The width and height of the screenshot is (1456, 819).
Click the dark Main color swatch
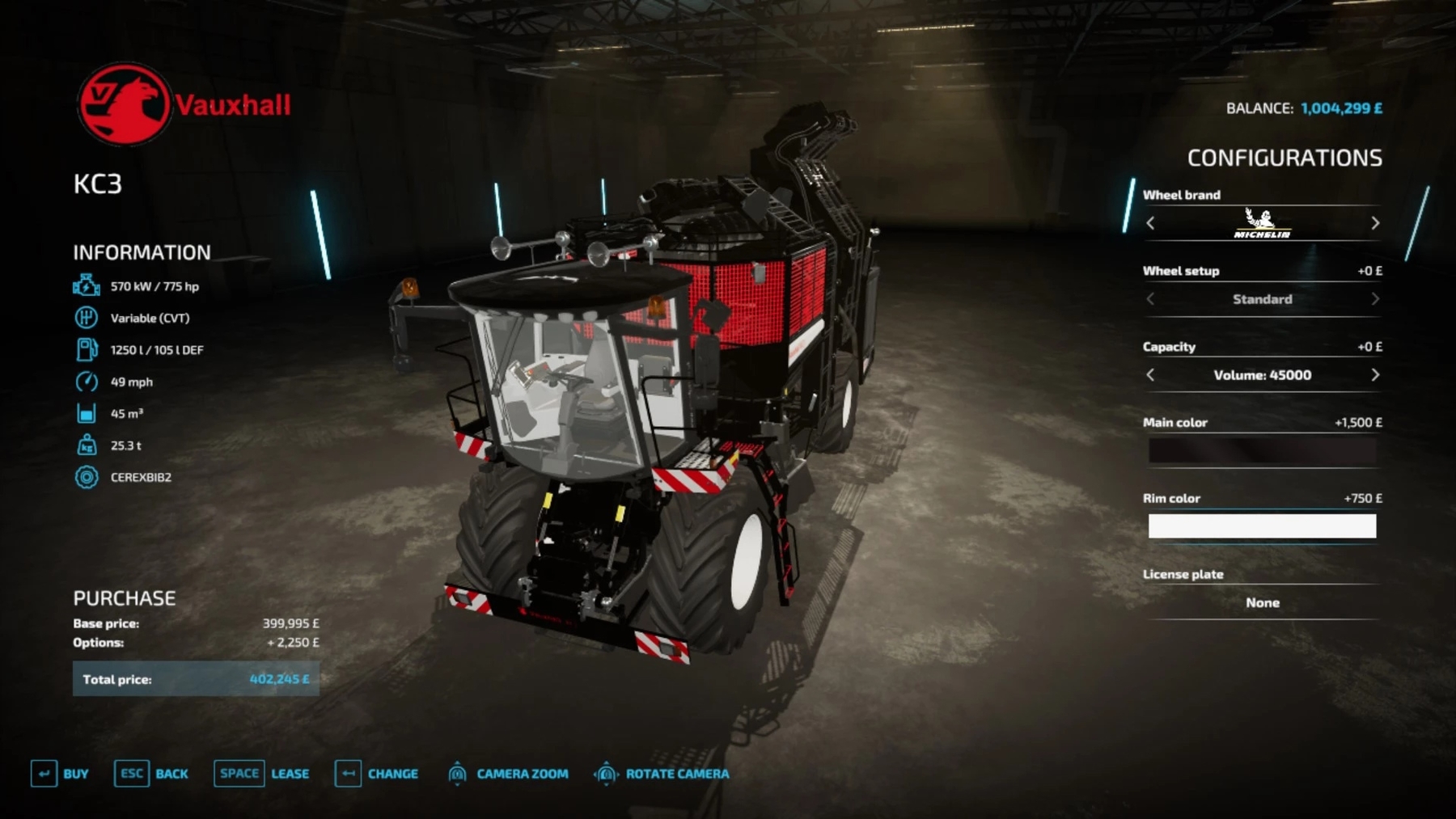[1263, 450]
